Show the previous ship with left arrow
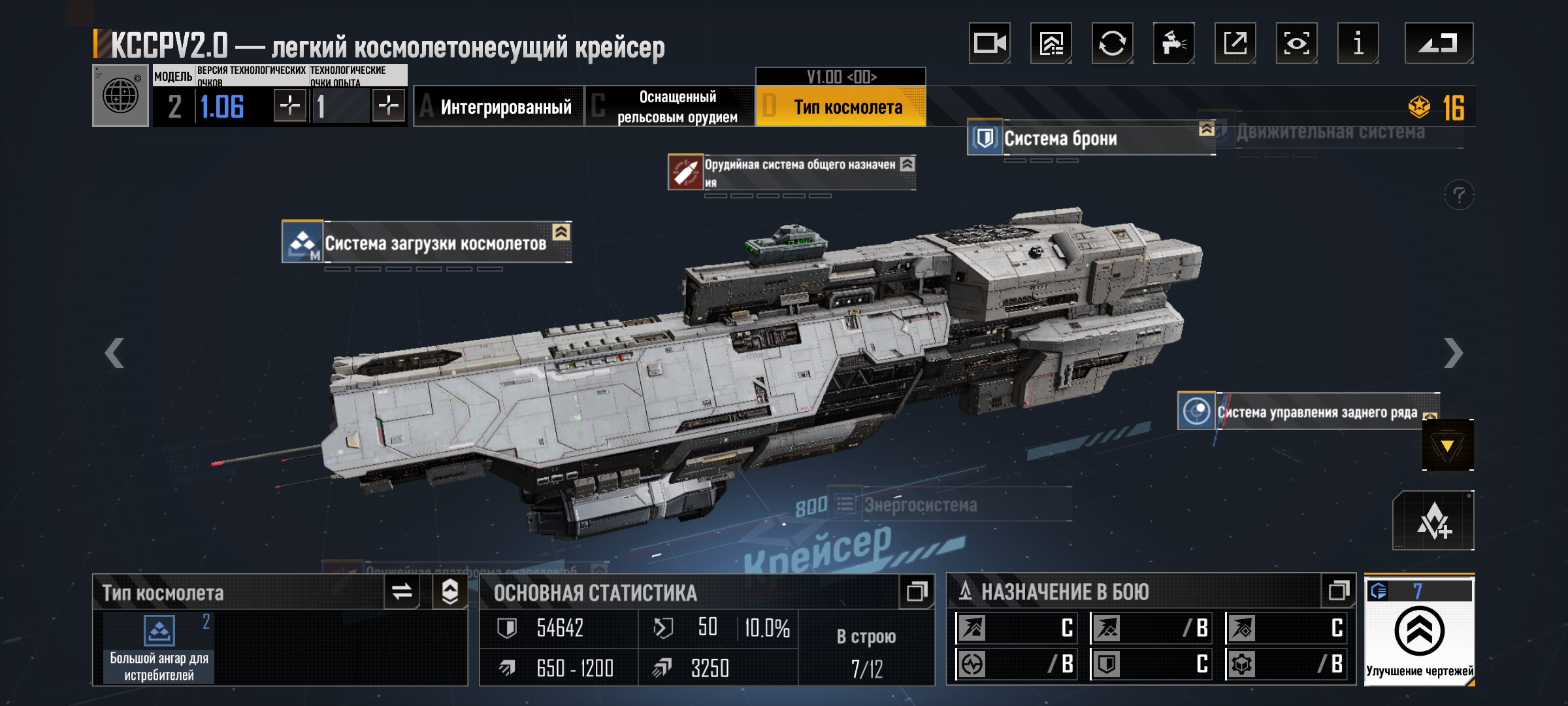Viewport: 1568px width, 706px height. point(114,354)
